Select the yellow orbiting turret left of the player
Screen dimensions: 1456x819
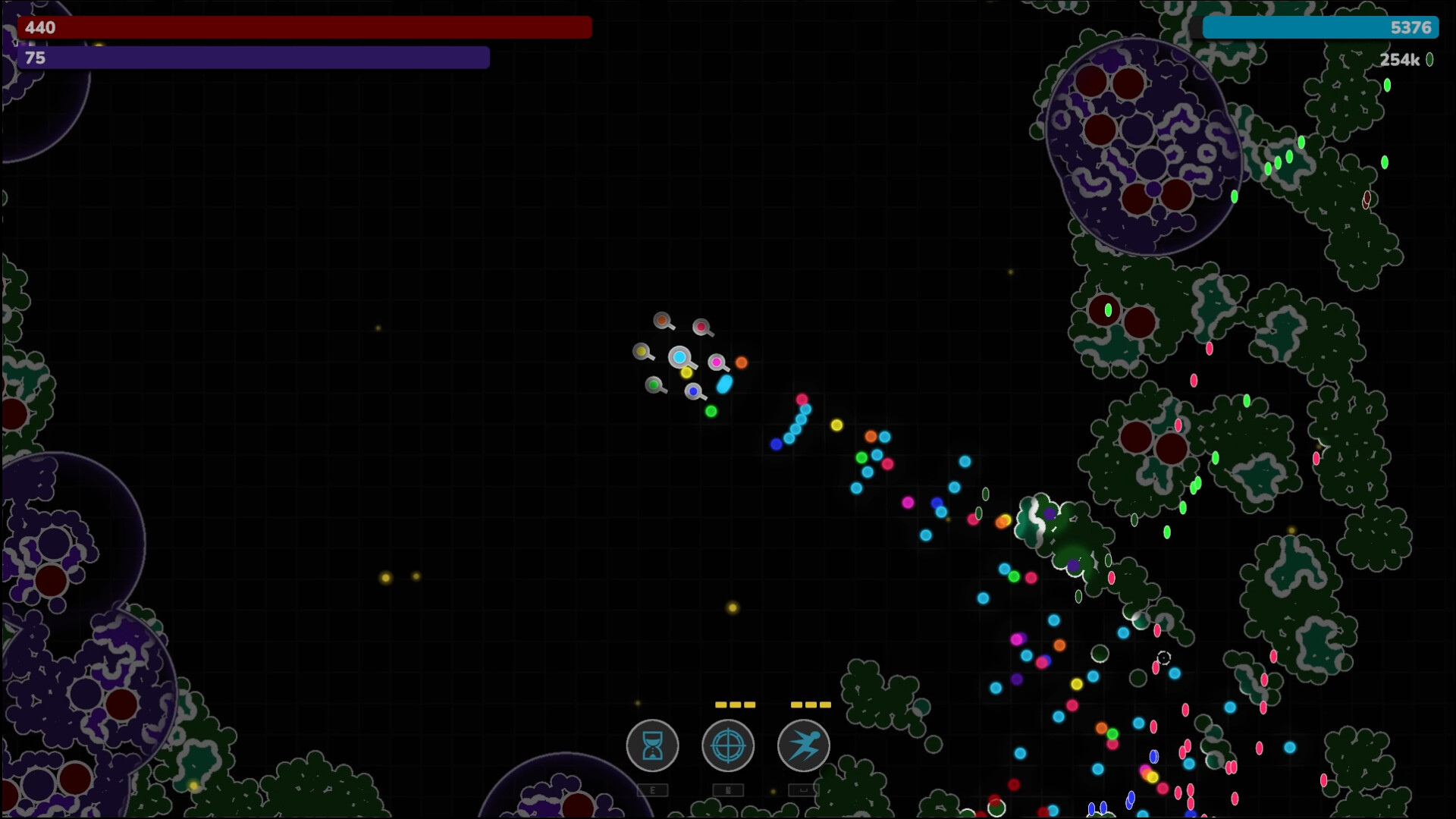(642, 350)
